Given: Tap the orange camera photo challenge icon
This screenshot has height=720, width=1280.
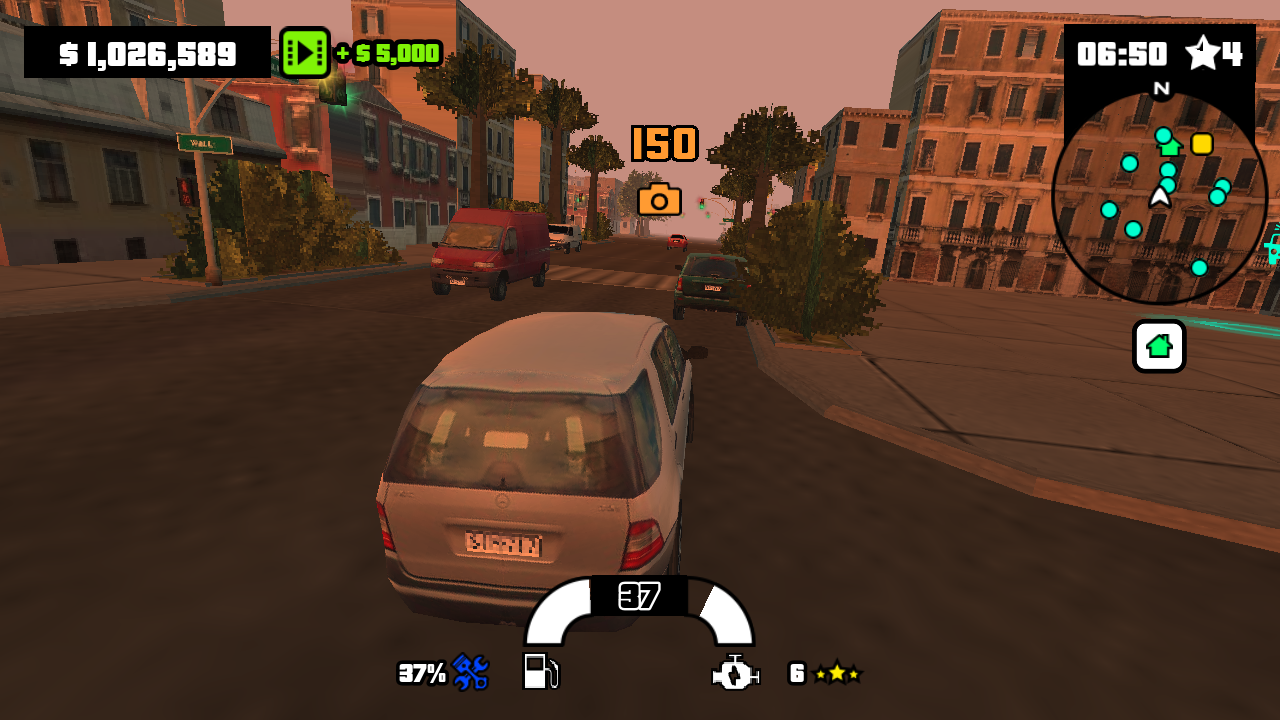Looking at the screenshot, I should [x=660, y=200].
